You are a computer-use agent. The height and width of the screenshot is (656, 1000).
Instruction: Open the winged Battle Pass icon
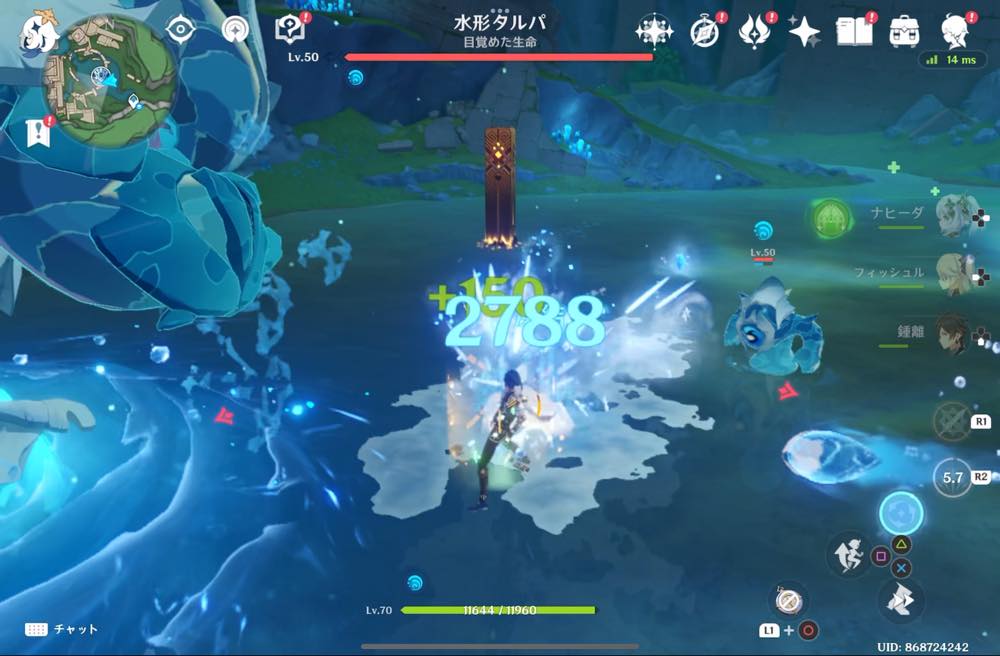pos(753,32)
